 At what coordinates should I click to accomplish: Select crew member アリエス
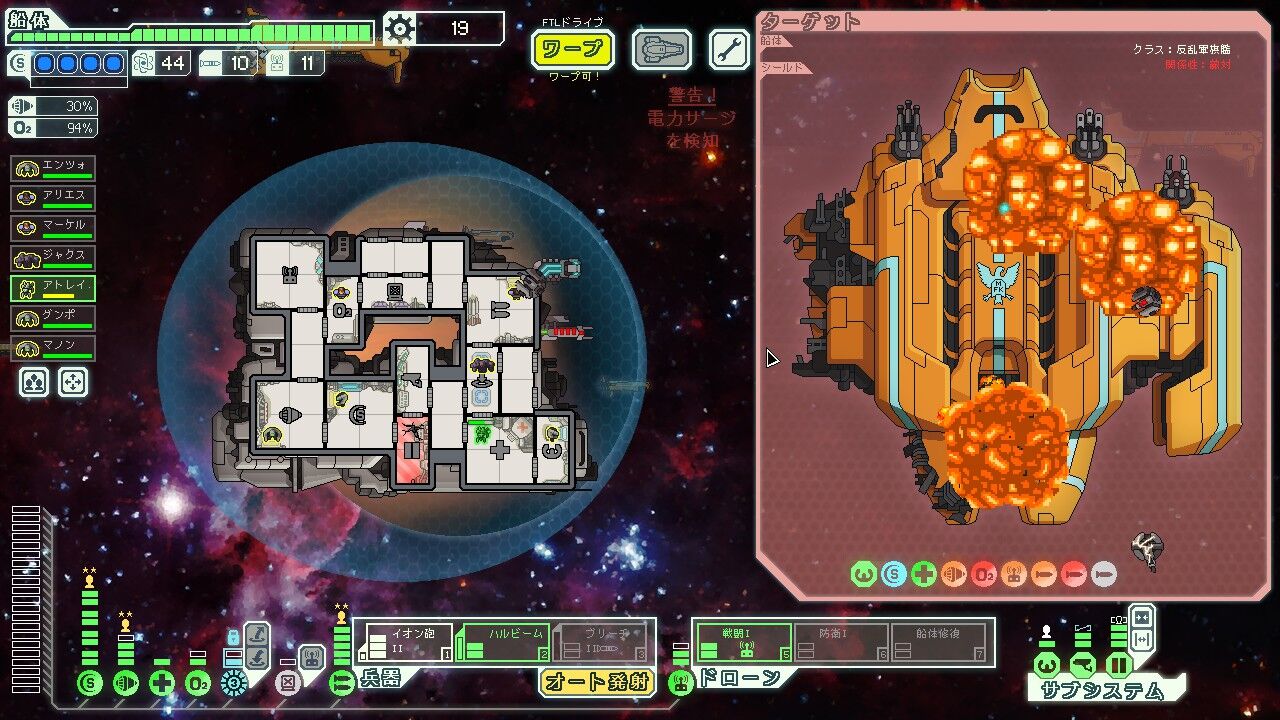point(53,197)
